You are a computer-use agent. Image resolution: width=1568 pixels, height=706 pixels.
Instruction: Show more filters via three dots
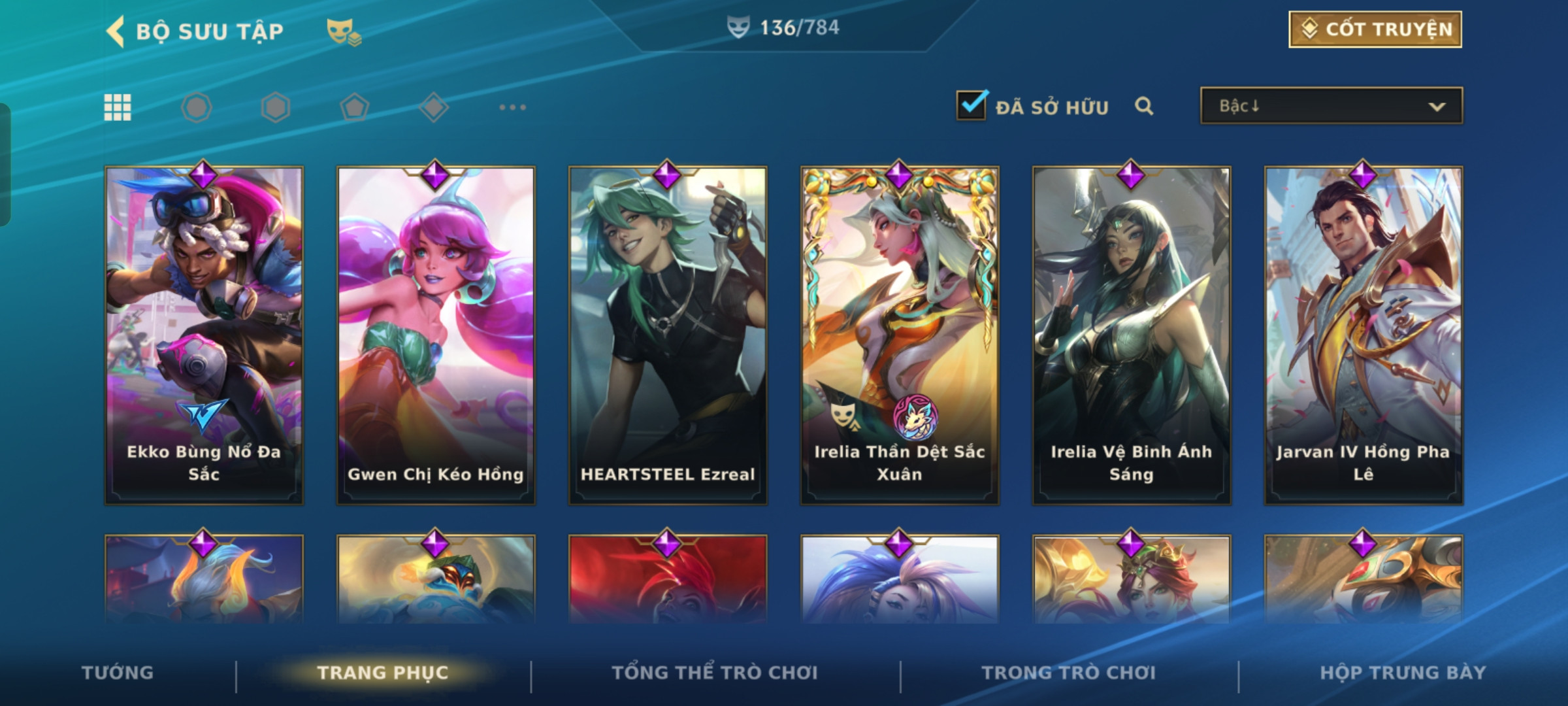[512, 107]
